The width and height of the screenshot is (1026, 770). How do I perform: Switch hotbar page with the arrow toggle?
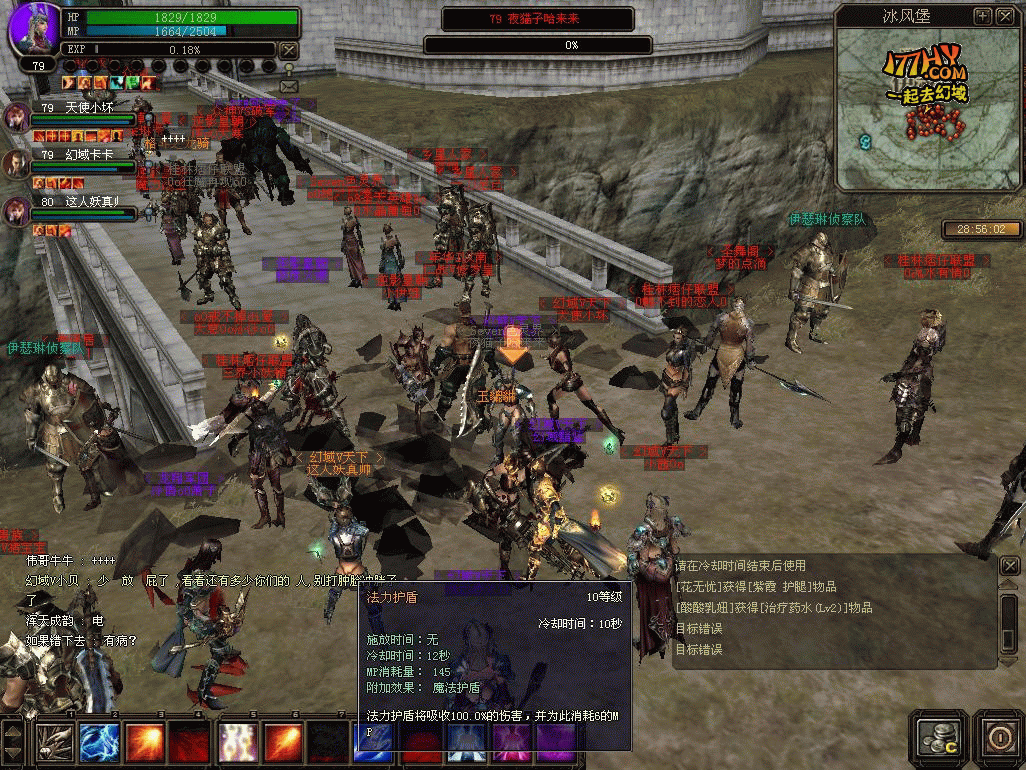13,741
